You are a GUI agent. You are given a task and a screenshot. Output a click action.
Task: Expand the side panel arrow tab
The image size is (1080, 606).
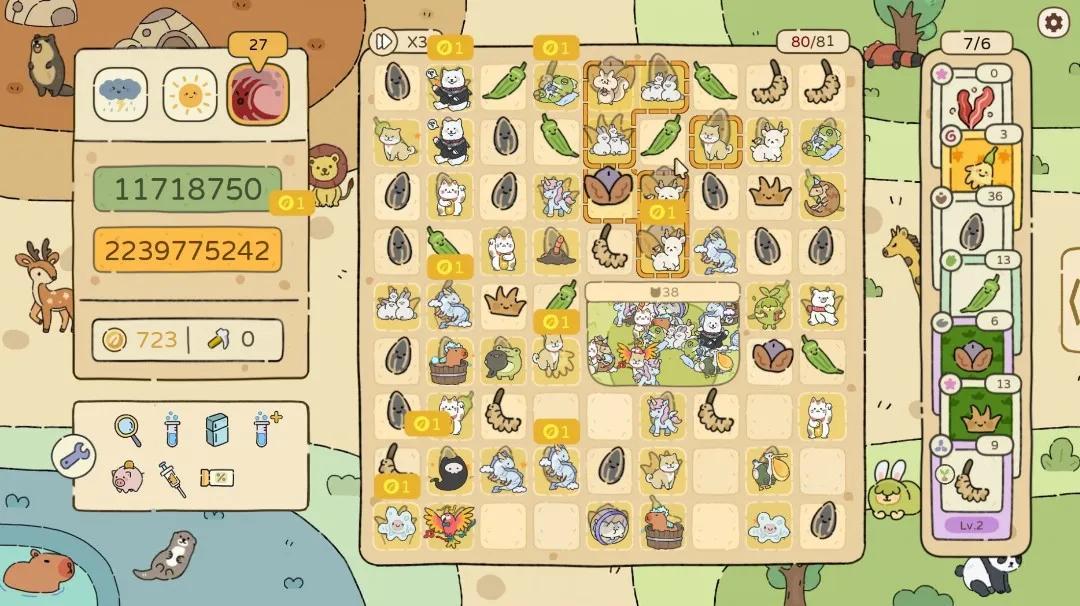[x=1071, y=301]
